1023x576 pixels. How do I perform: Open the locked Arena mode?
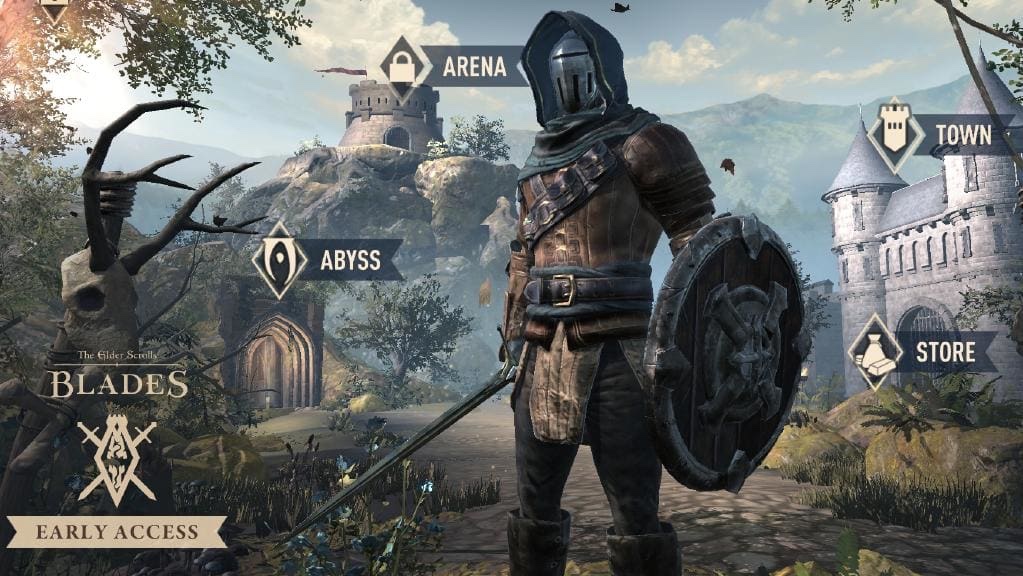[x=452, y=67]
